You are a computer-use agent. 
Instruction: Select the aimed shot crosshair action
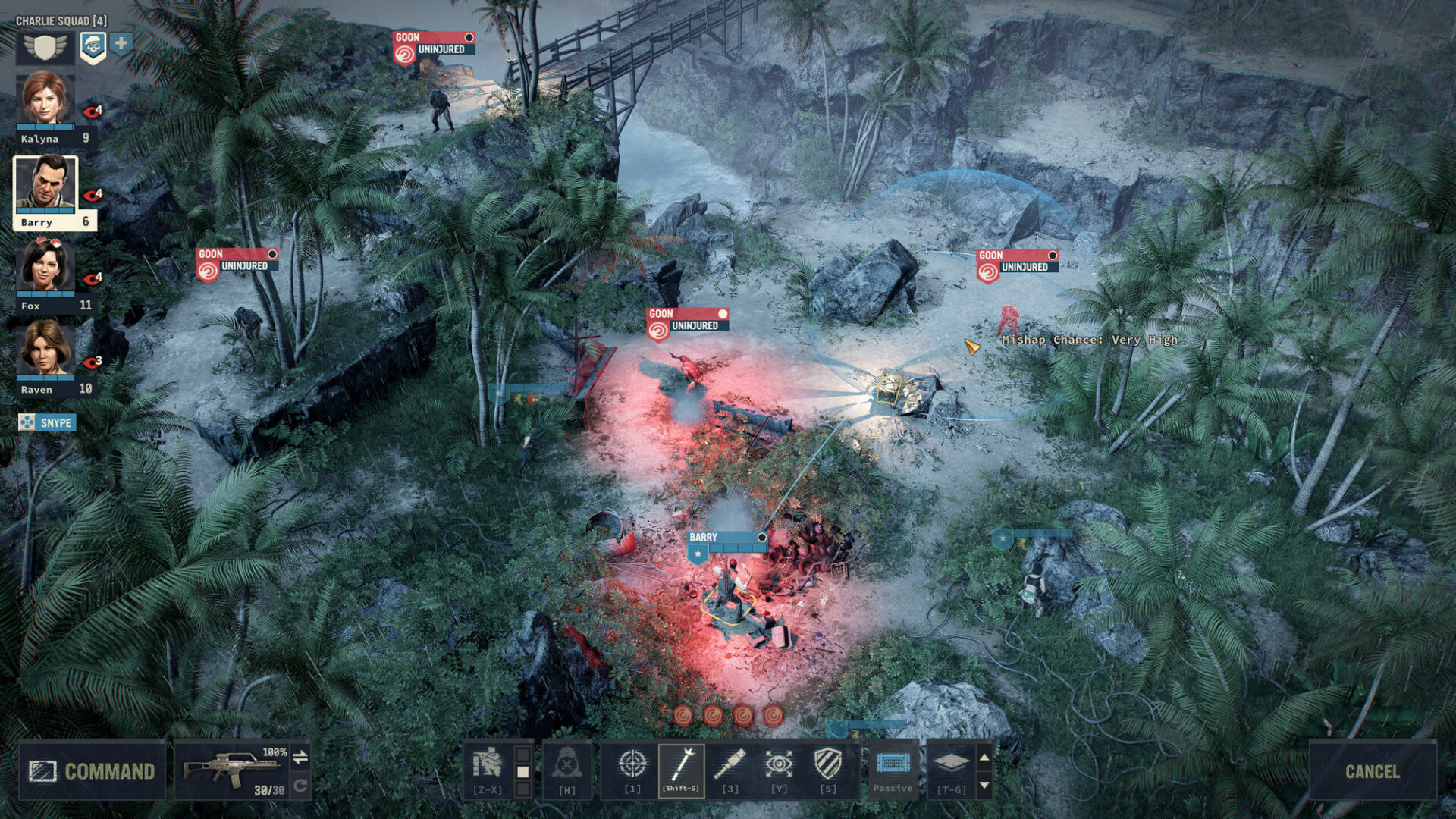click(x=632, y=764)
